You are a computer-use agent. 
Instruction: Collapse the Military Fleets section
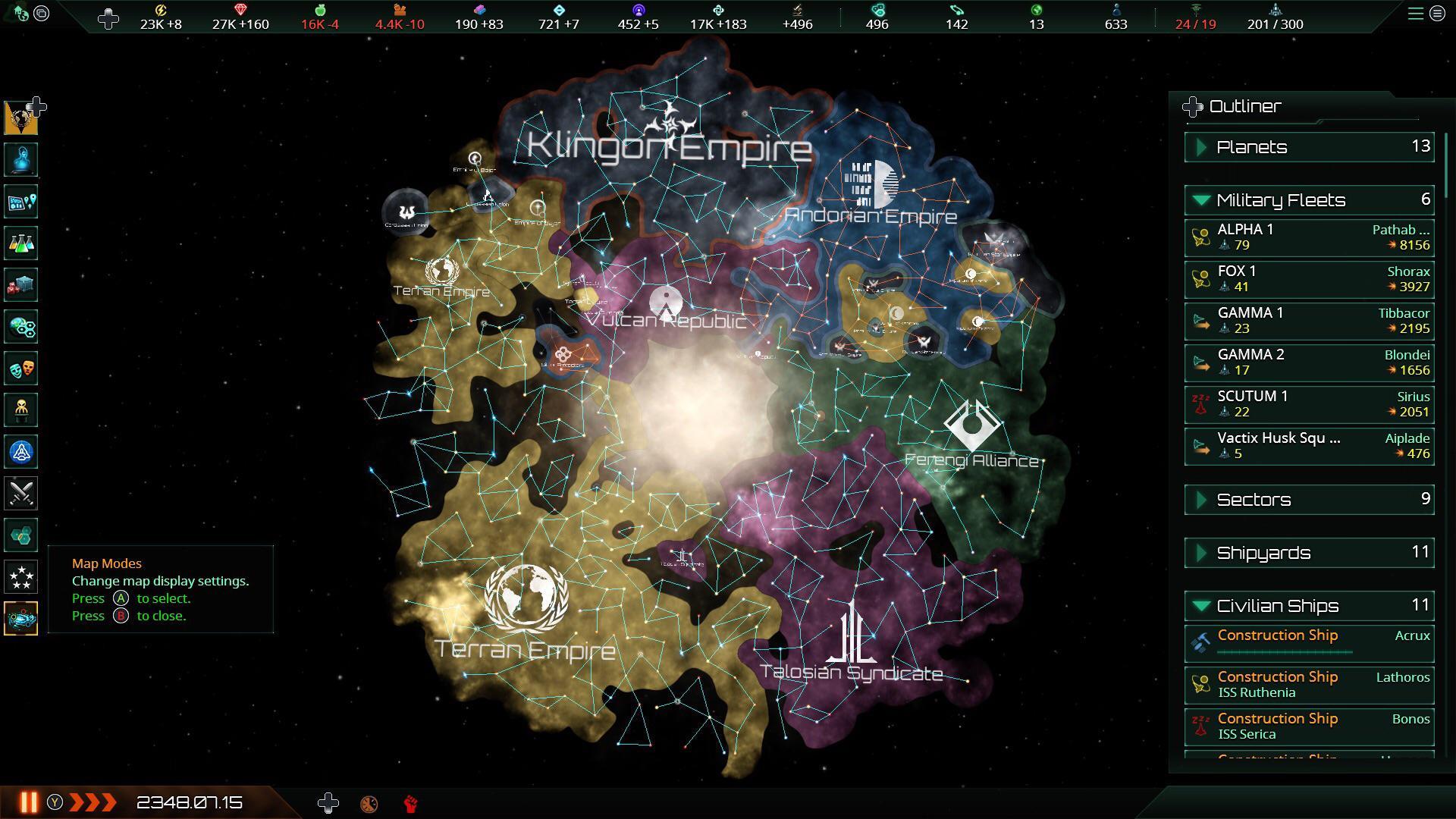(x=1201, y=200)
